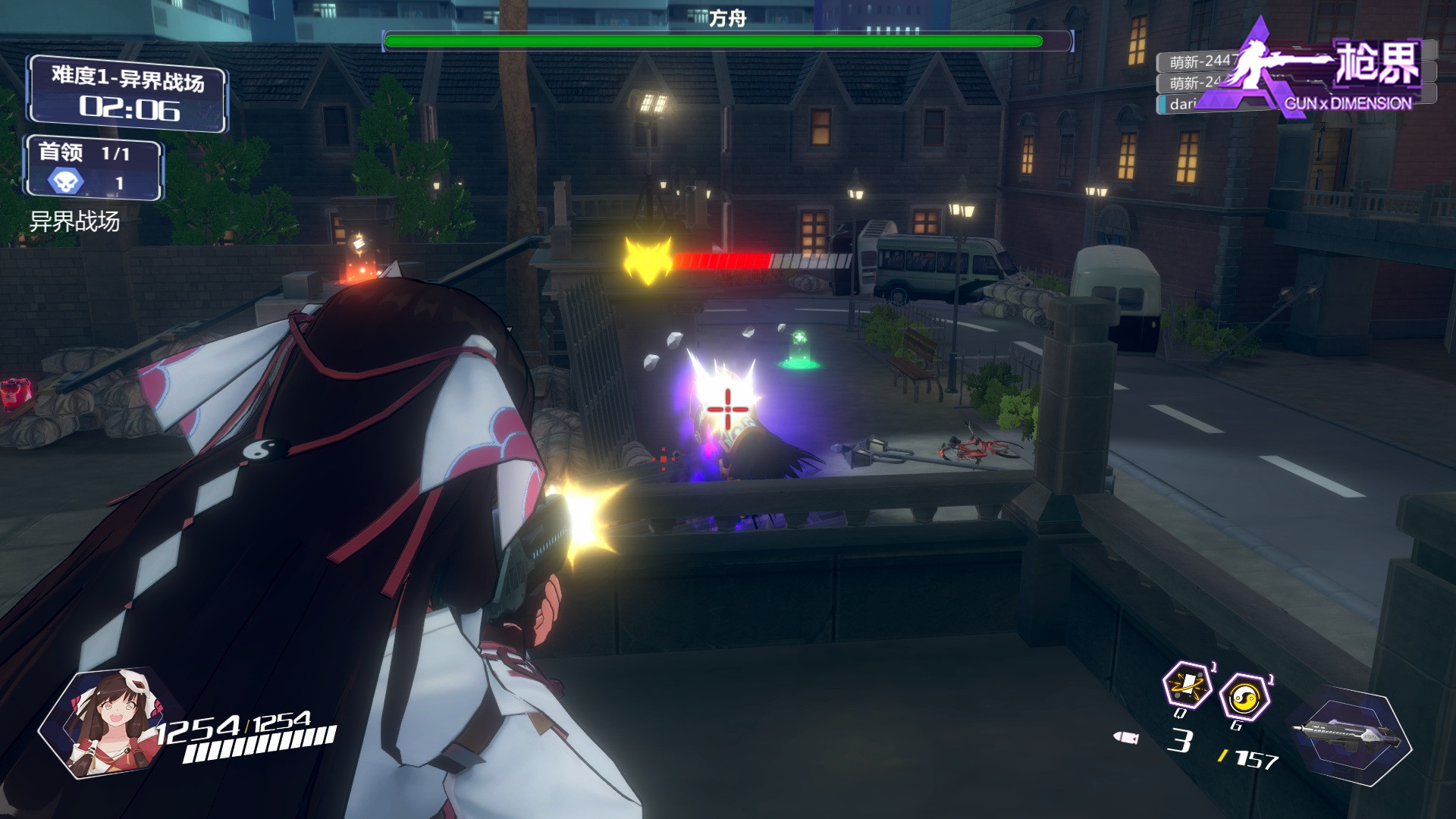Image resolution: width=1456 pixels, height=819 pixels.
Task: Trigger the Q hexagon skill icon
Action: (x=1187, y=686)
